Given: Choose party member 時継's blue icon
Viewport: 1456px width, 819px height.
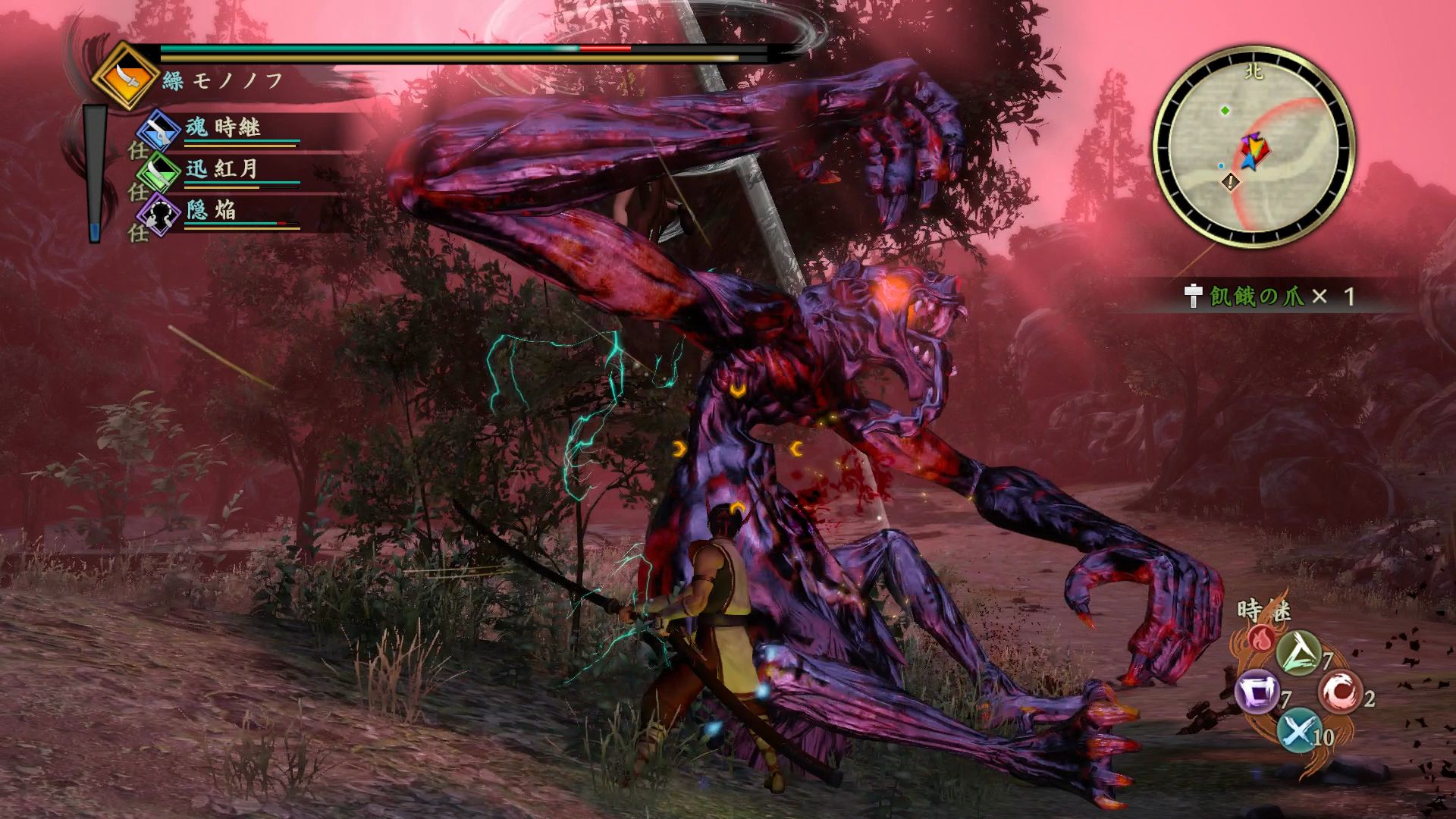Looking at the screenshot, I should (158, 129).
